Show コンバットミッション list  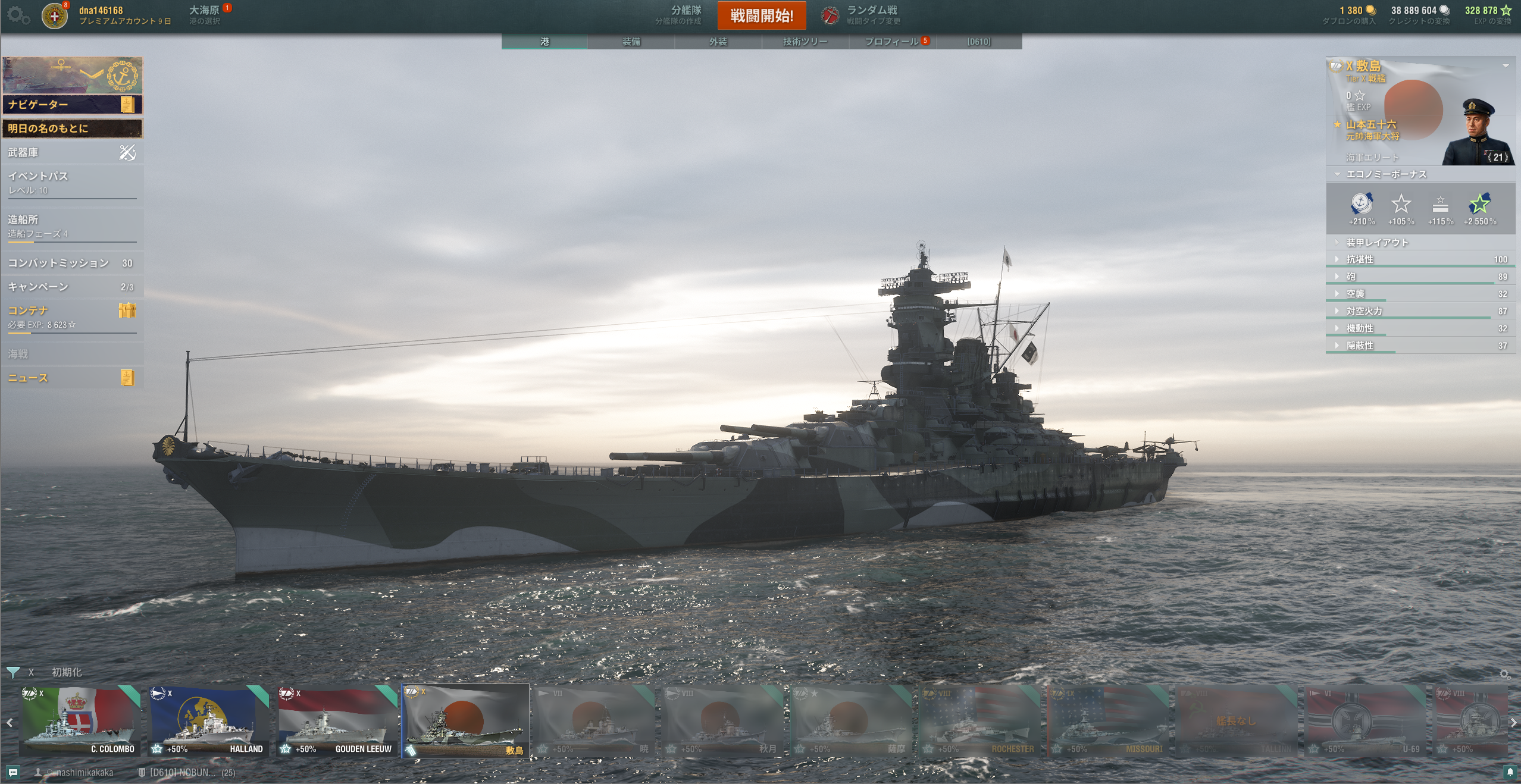[x=71, y=263]
